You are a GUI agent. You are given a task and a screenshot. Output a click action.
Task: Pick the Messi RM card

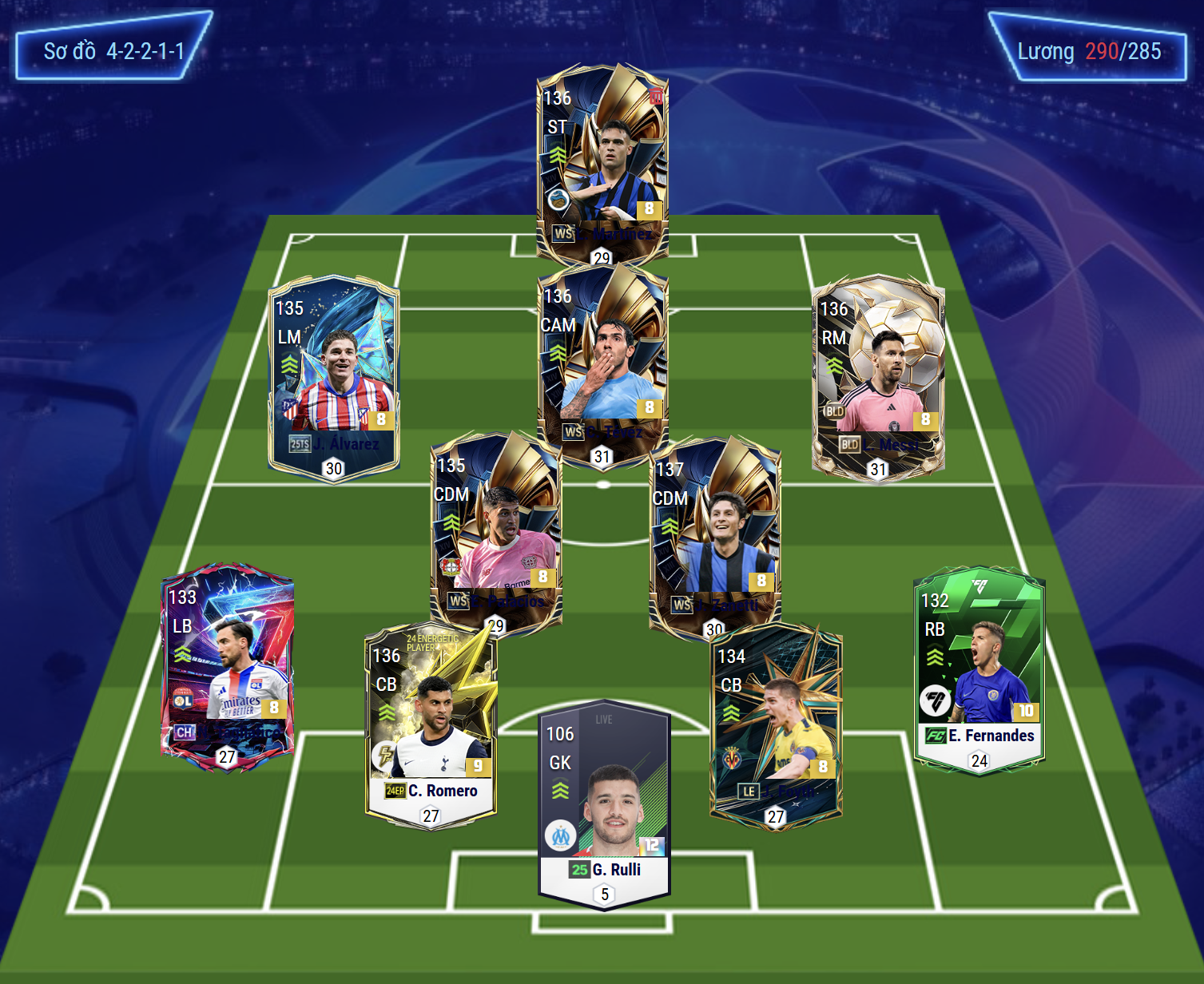(x=878, y=375)
